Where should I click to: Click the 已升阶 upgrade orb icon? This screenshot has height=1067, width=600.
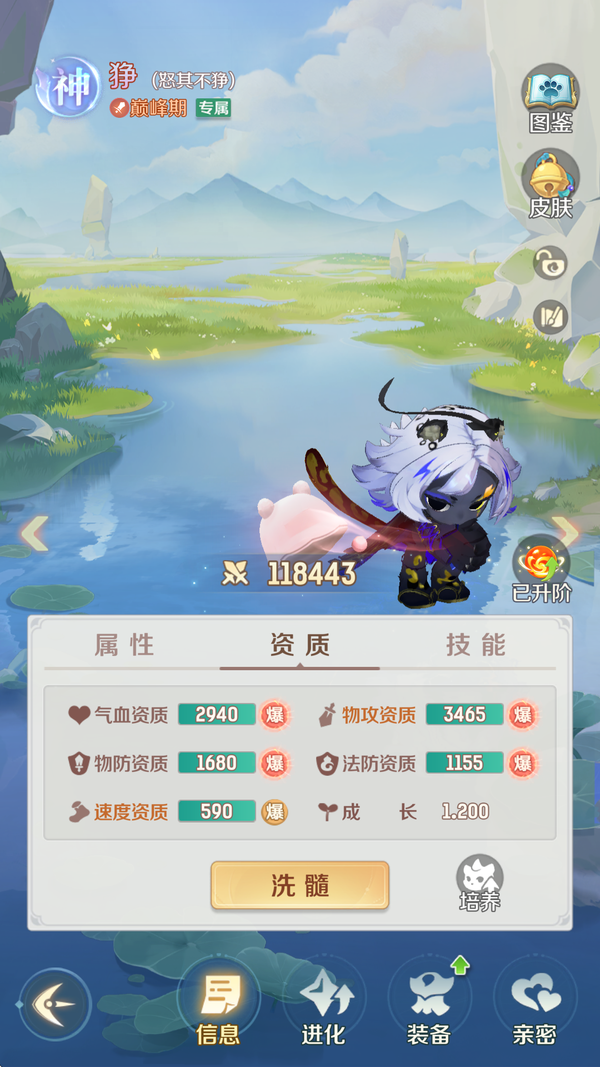pyautogui.click(x=541, y=567)
